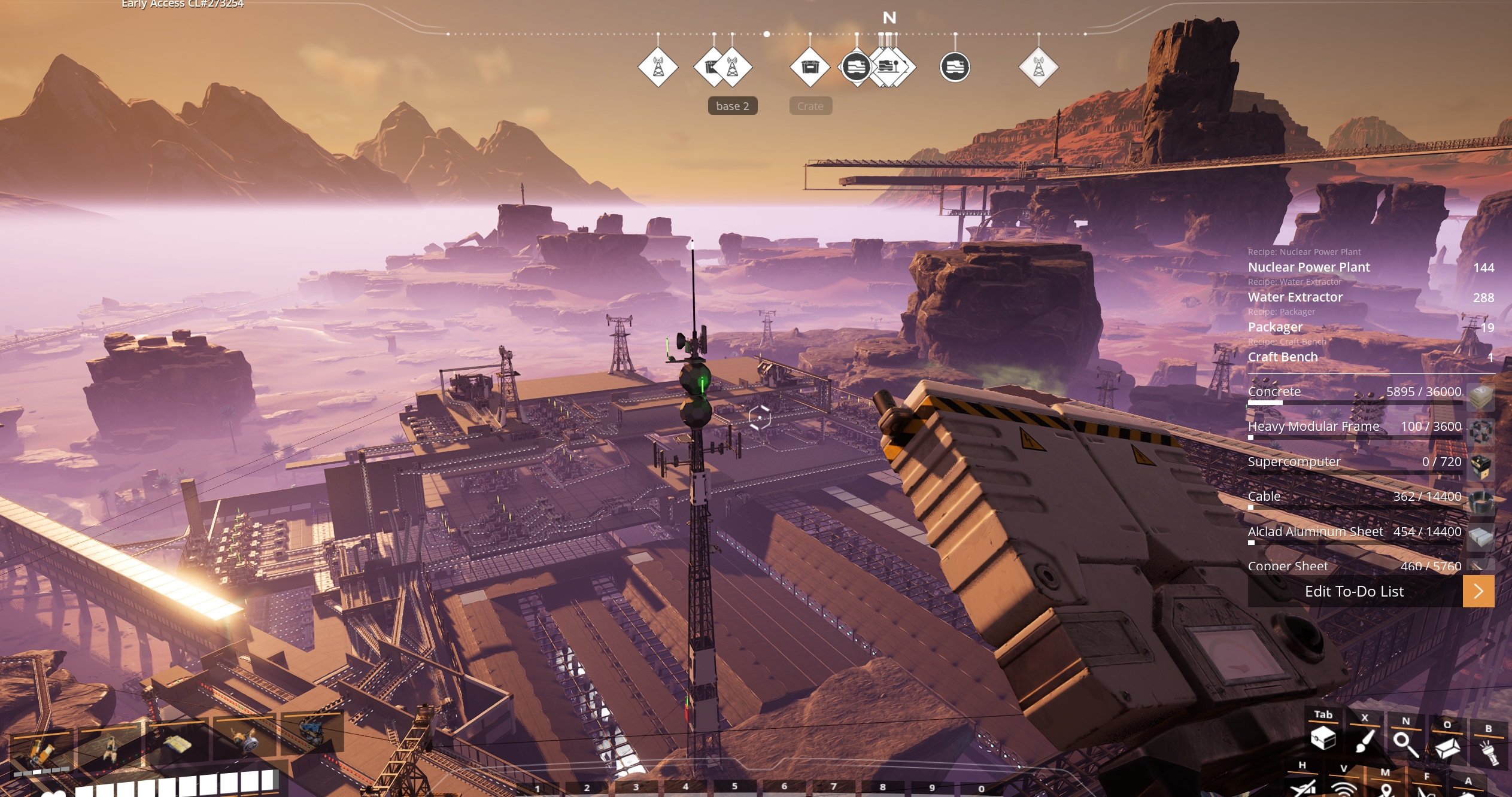Click the Crate compass marker icon
Viewport: 1512px width, 797px height.
pyautogui.click(x=810, y=67)
